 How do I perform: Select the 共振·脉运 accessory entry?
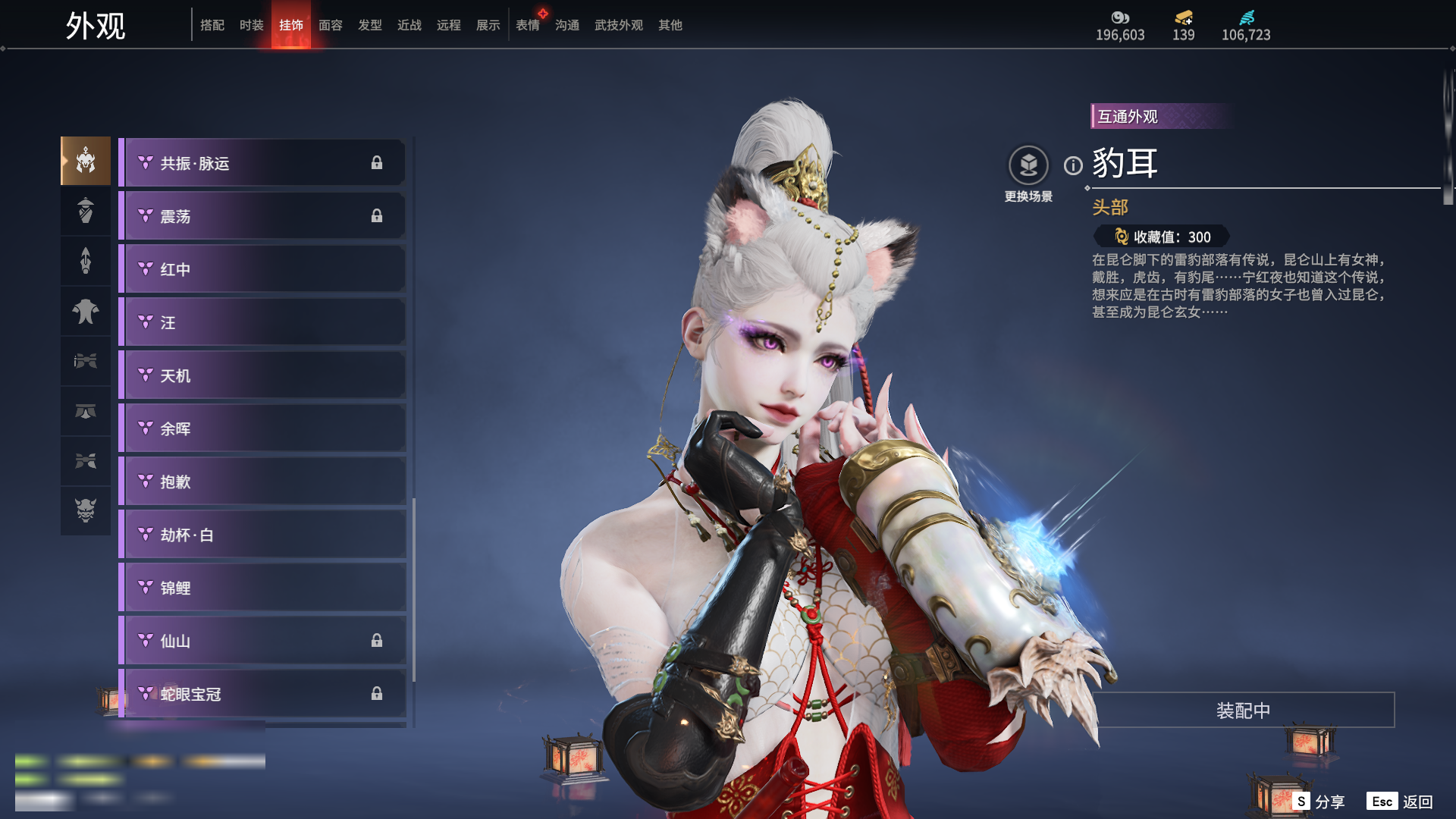tap(262, 163)
